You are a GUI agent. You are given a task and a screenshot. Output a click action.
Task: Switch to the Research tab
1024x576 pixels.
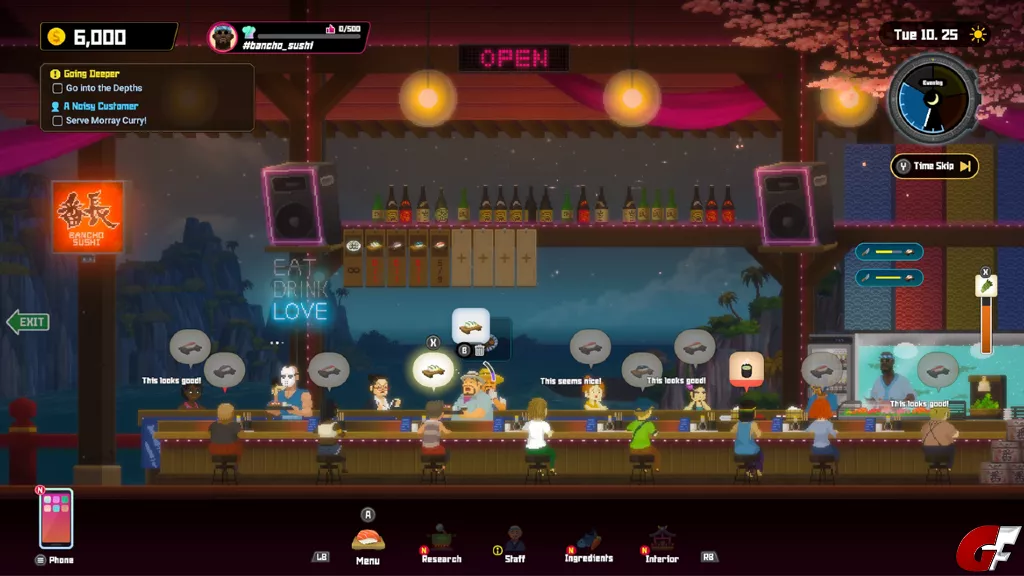tap(441, 543)
